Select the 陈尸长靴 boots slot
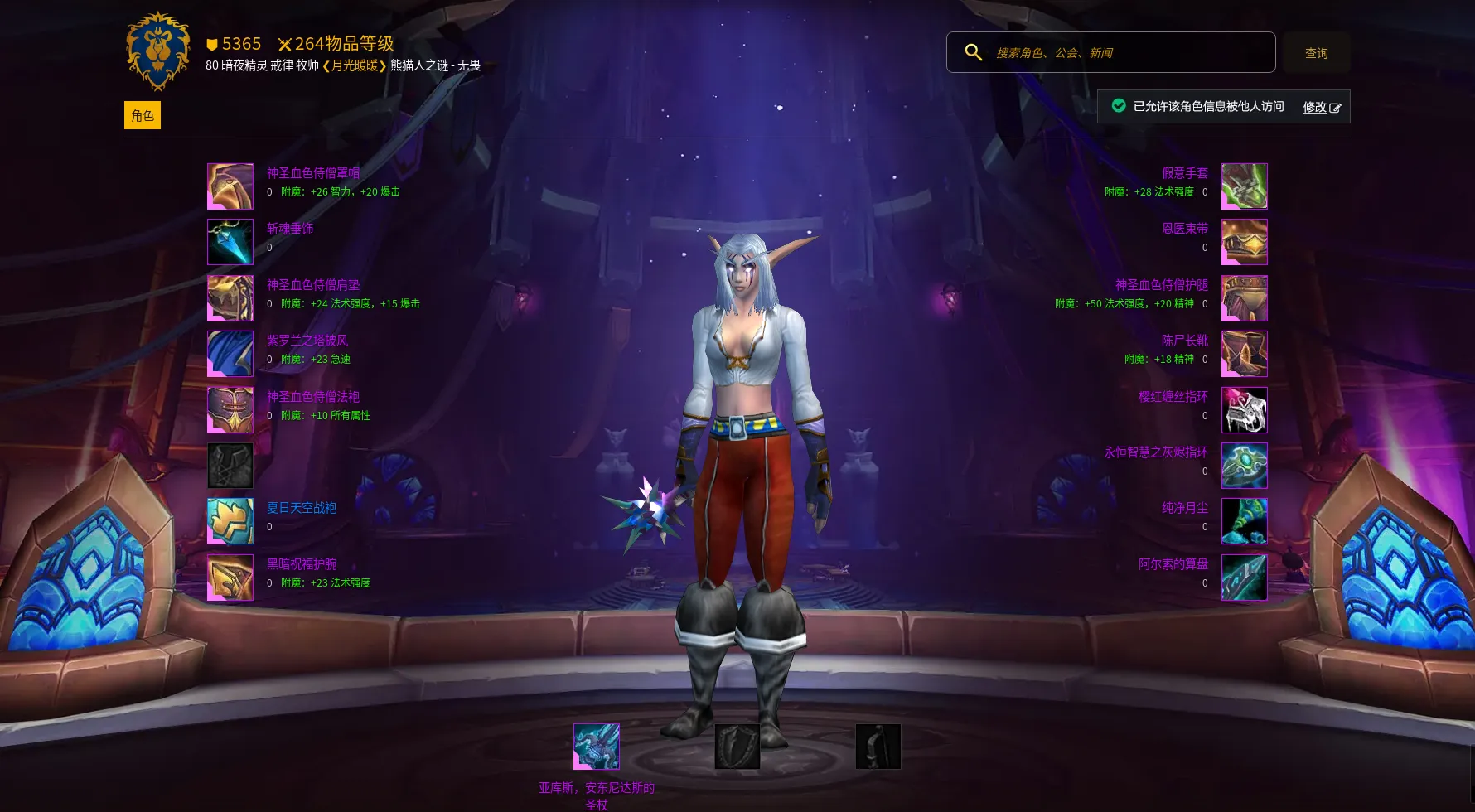1475x812 pixels. [1244, 354]
